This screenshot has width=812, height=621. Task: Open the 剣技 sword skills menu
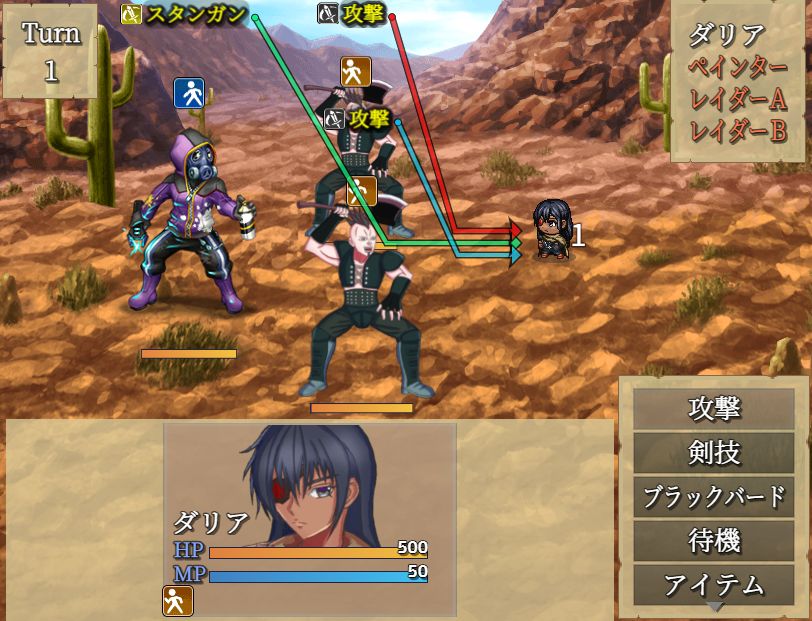[x=714, y=453]
